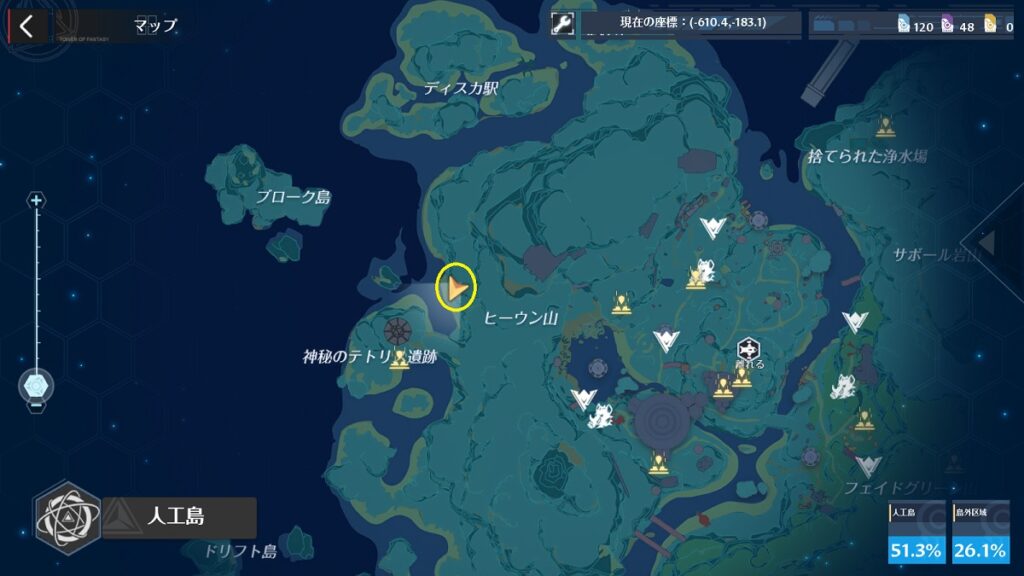The width and height of the screenshot is (1024, 576).
Task: Click the spacerift marker right of ヒーウン山
Action: pos(621,303)
